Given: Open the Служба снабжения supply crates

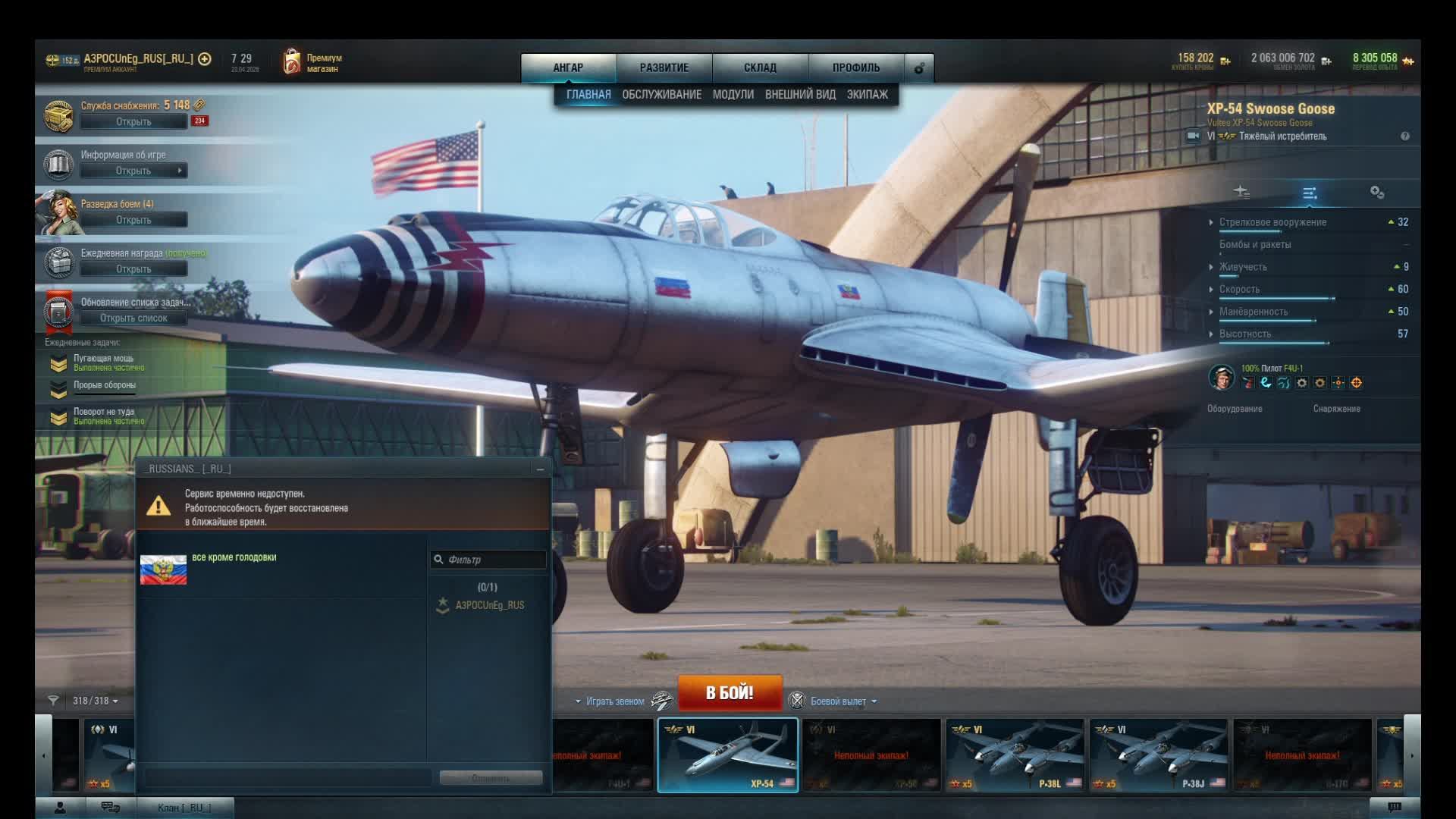Looking at the screenshot, I should (x=133, y=121).
